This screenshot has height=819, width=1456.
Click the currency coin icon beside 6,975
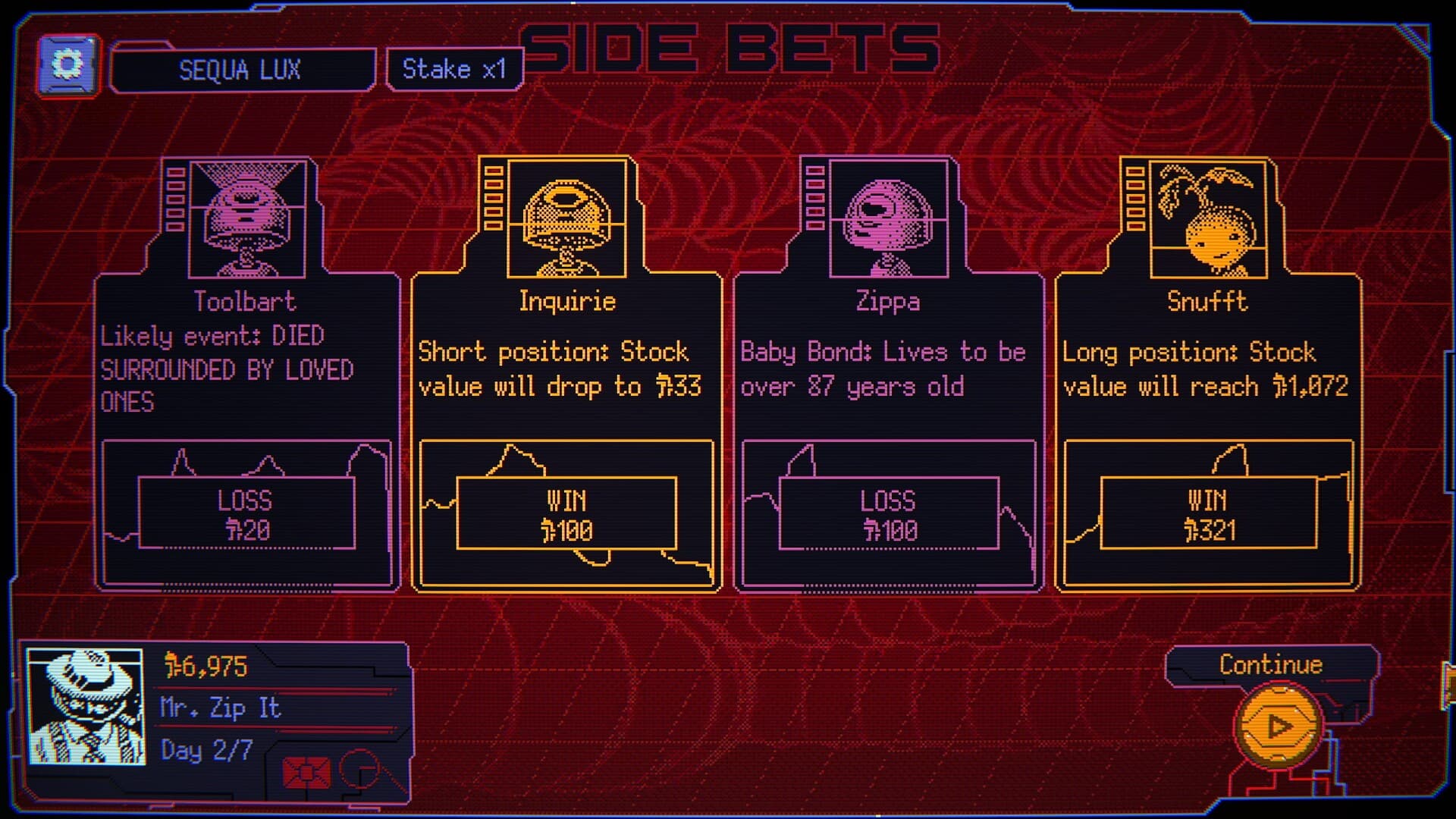(173, 666)
